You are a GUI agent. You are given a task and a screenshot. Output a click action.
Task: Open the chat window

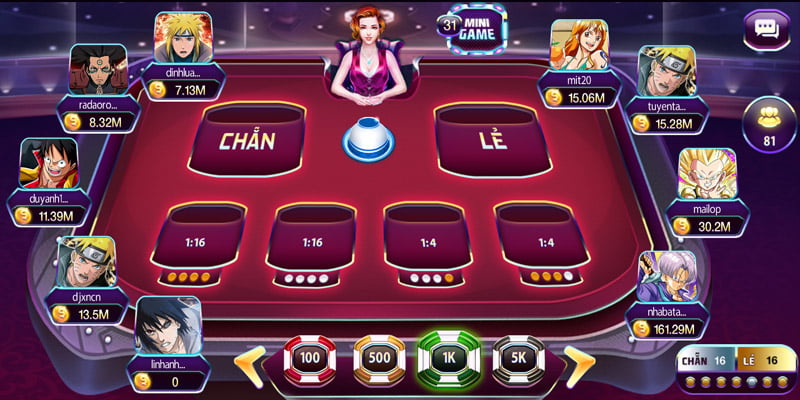(x=768, y=28)
